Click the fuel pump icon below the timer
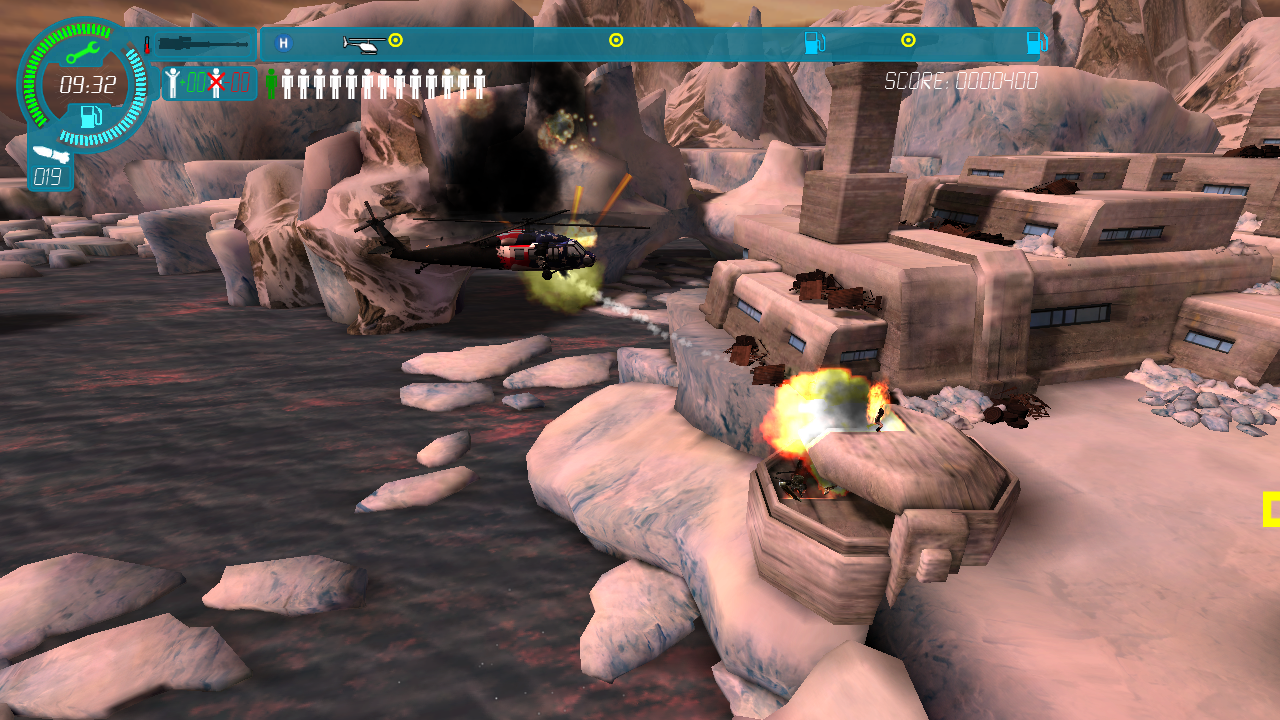 90,117
